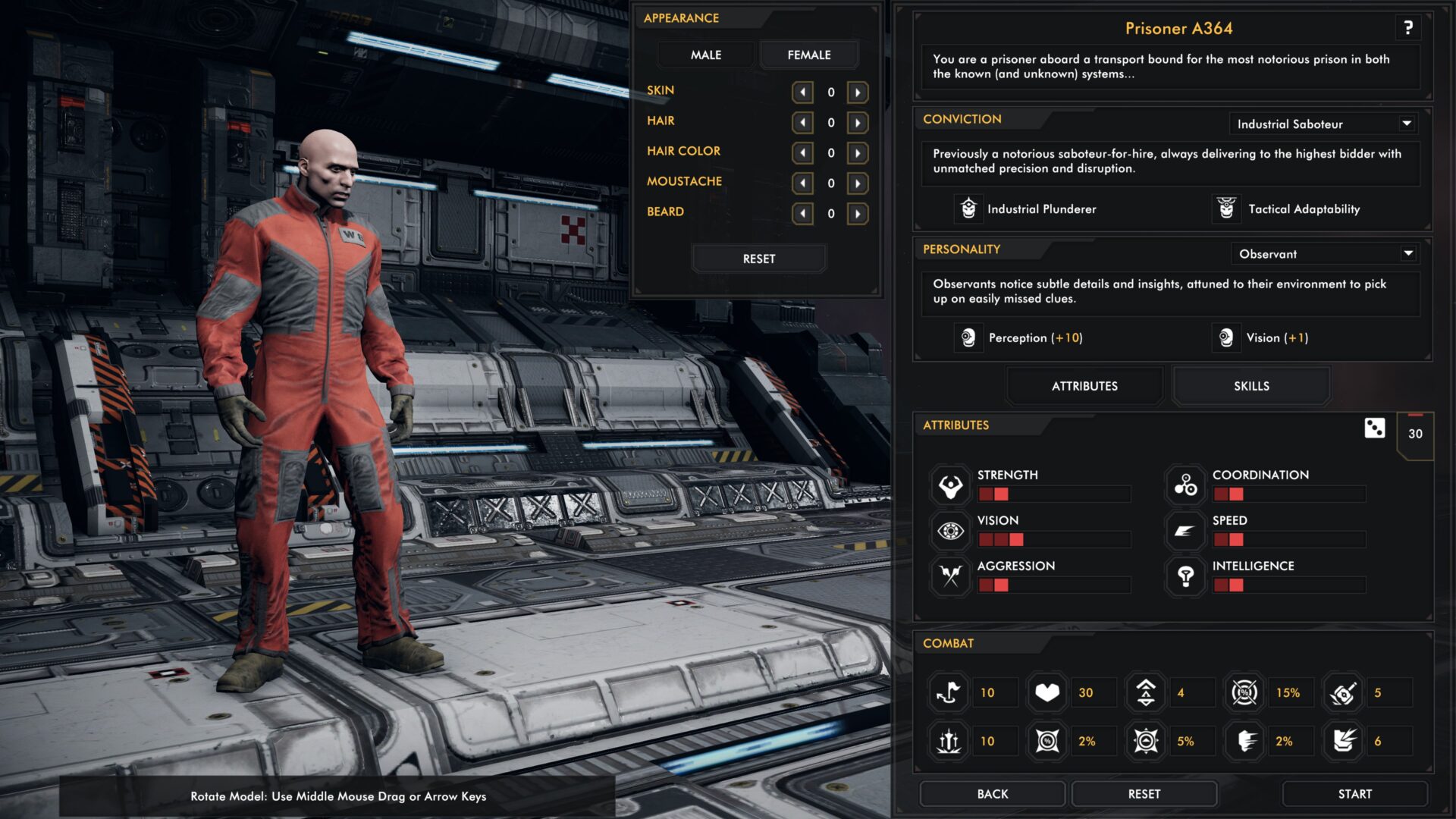The image size is (1456, 819).
Task: Open the Conviction dropdown showing Industrial Saboteur
Action: coord(1323,124)
